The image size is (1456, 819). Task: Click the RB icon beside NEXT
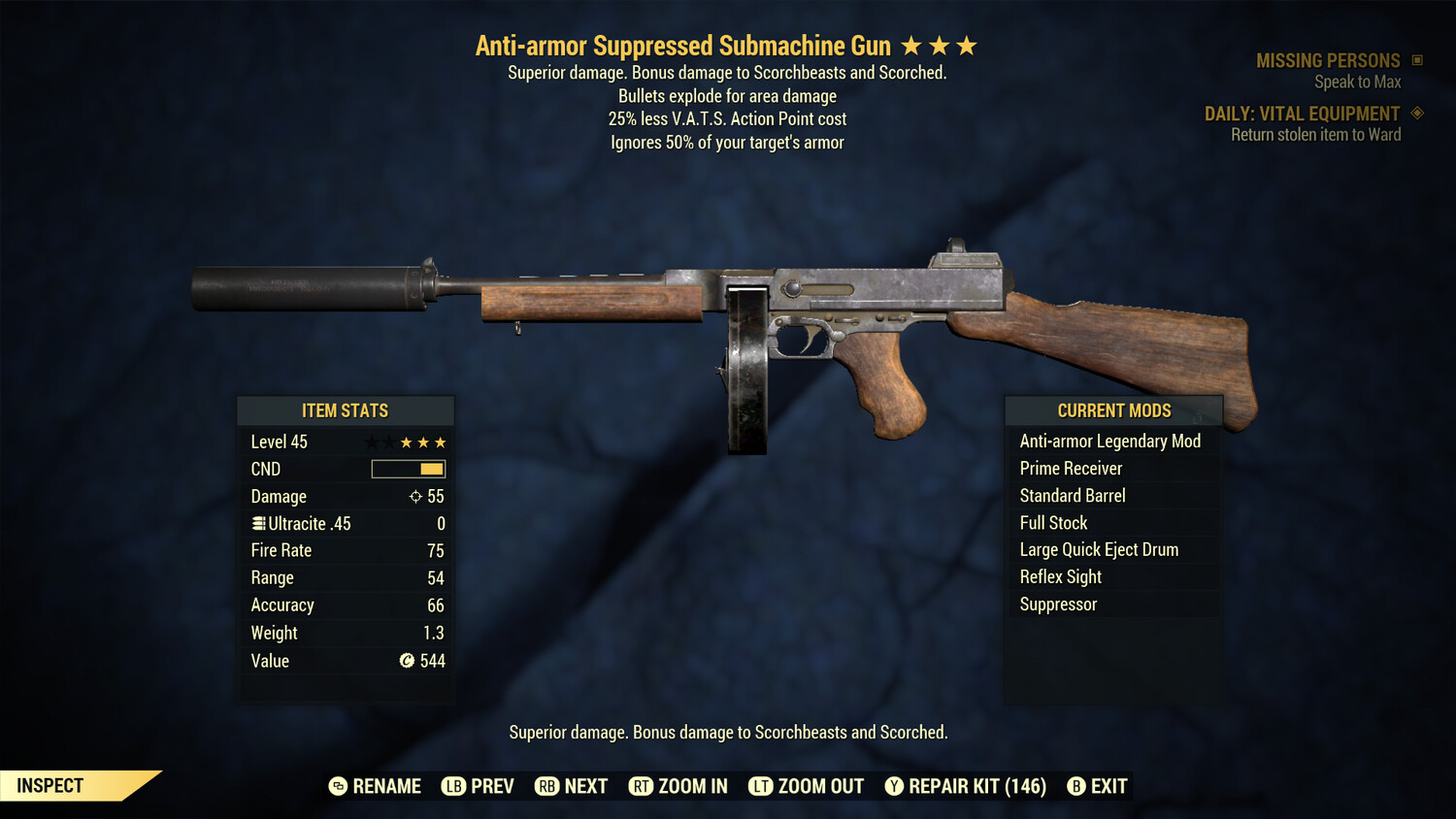(546, 786)
